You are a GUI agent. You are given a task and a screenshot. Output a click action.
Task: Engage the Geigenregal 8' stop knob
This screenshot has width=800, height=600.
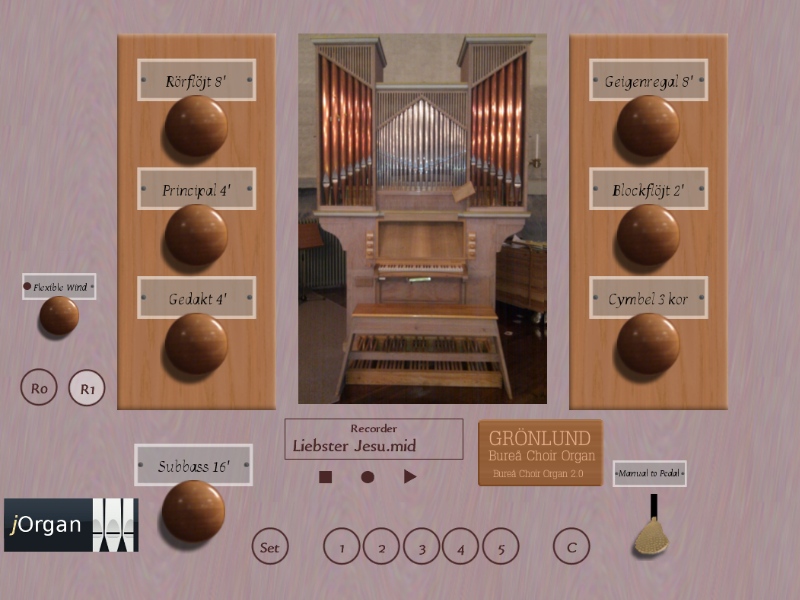648,126
